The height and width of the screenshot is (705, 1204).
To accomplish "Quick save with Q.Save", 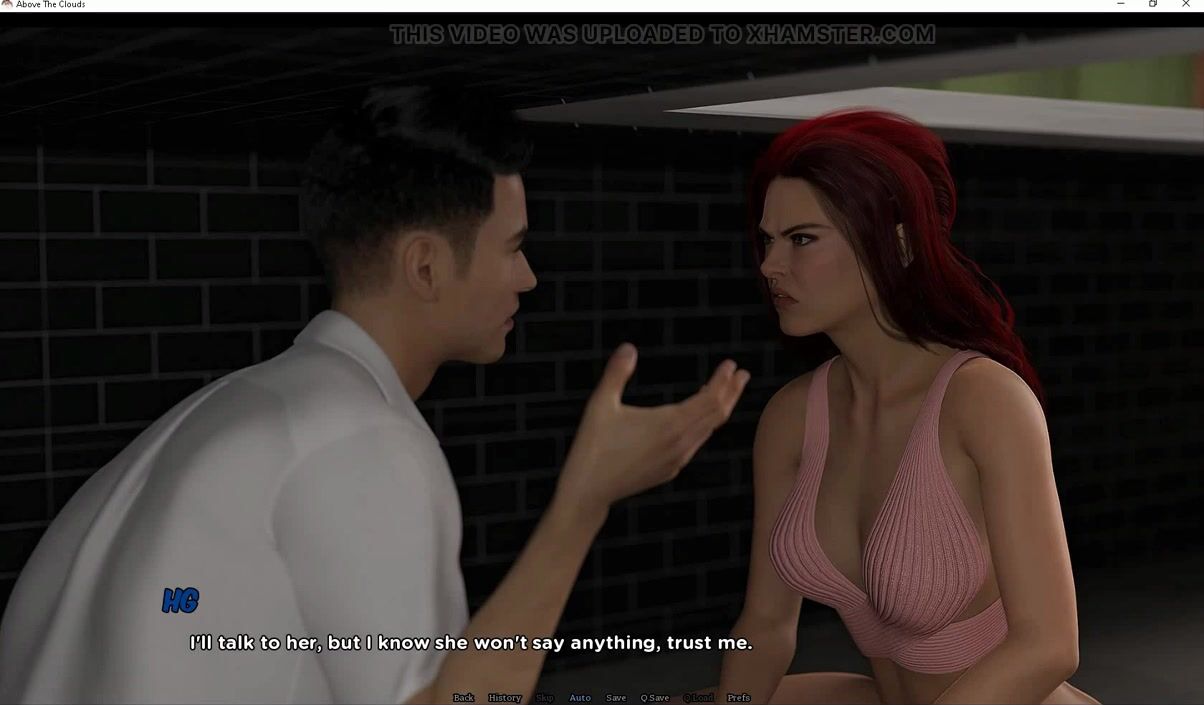I will (x=655, y=698).
